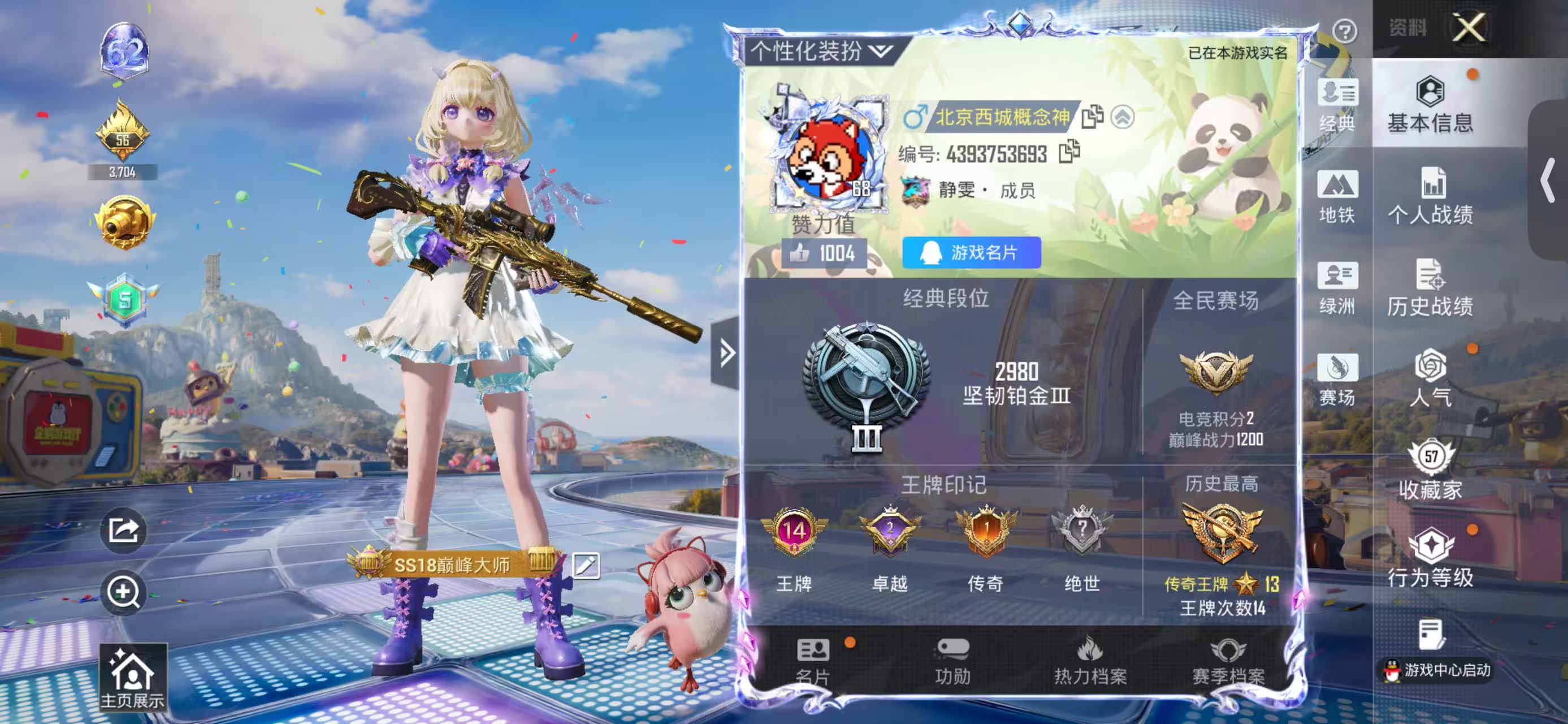Open the 游戏名片 game card button
The width and height of the screenshot is (1568, 724).
[971, 253]
